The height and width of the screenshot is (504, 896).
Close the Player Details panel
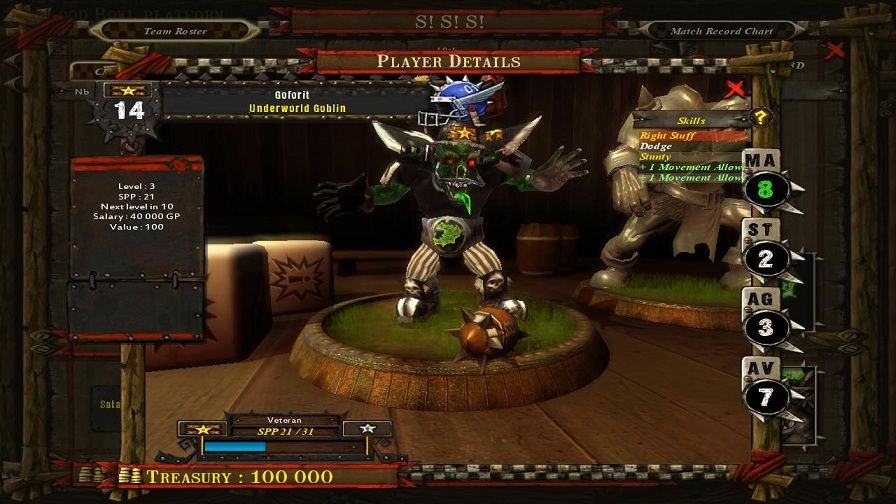pyautogui.click(x=736, y=89)
